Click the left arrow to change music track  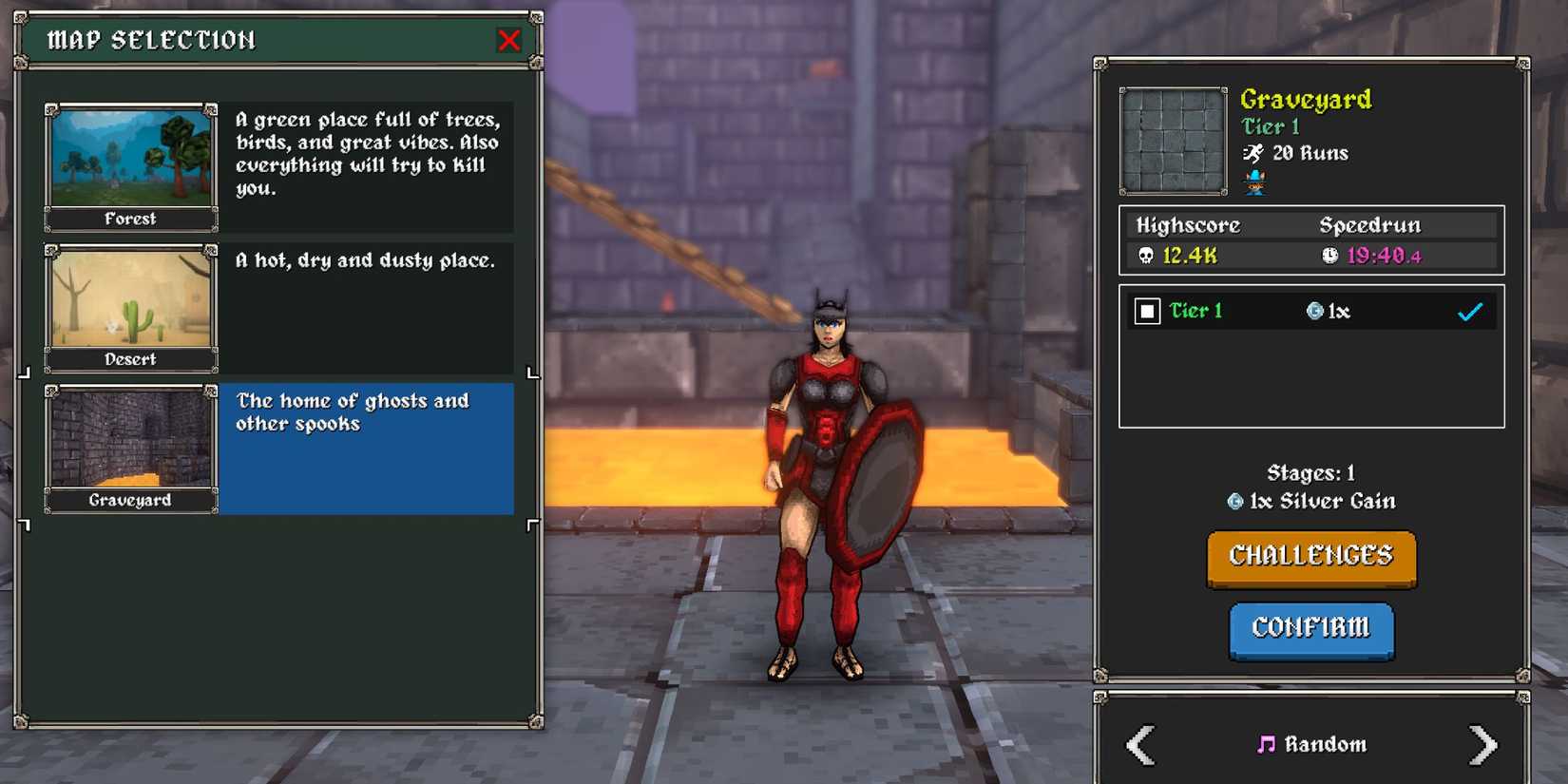coord(1140,744)
